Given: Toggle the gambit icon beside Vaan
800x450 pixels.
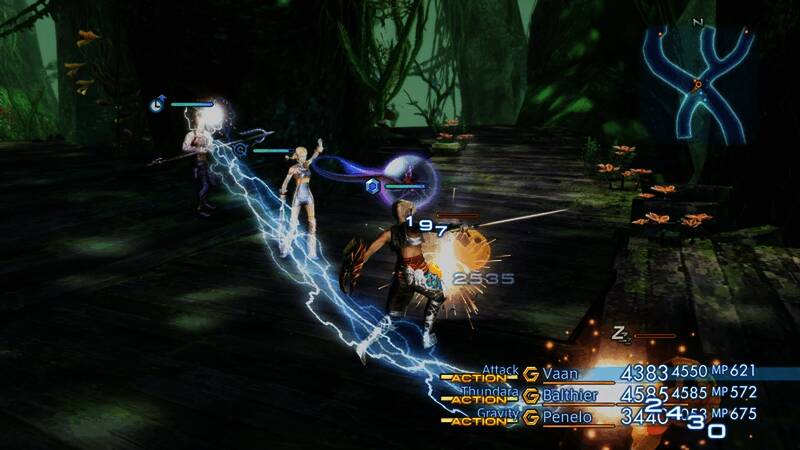Looking at the screenshot, I should pyautogui.click(x=531, y=374).
